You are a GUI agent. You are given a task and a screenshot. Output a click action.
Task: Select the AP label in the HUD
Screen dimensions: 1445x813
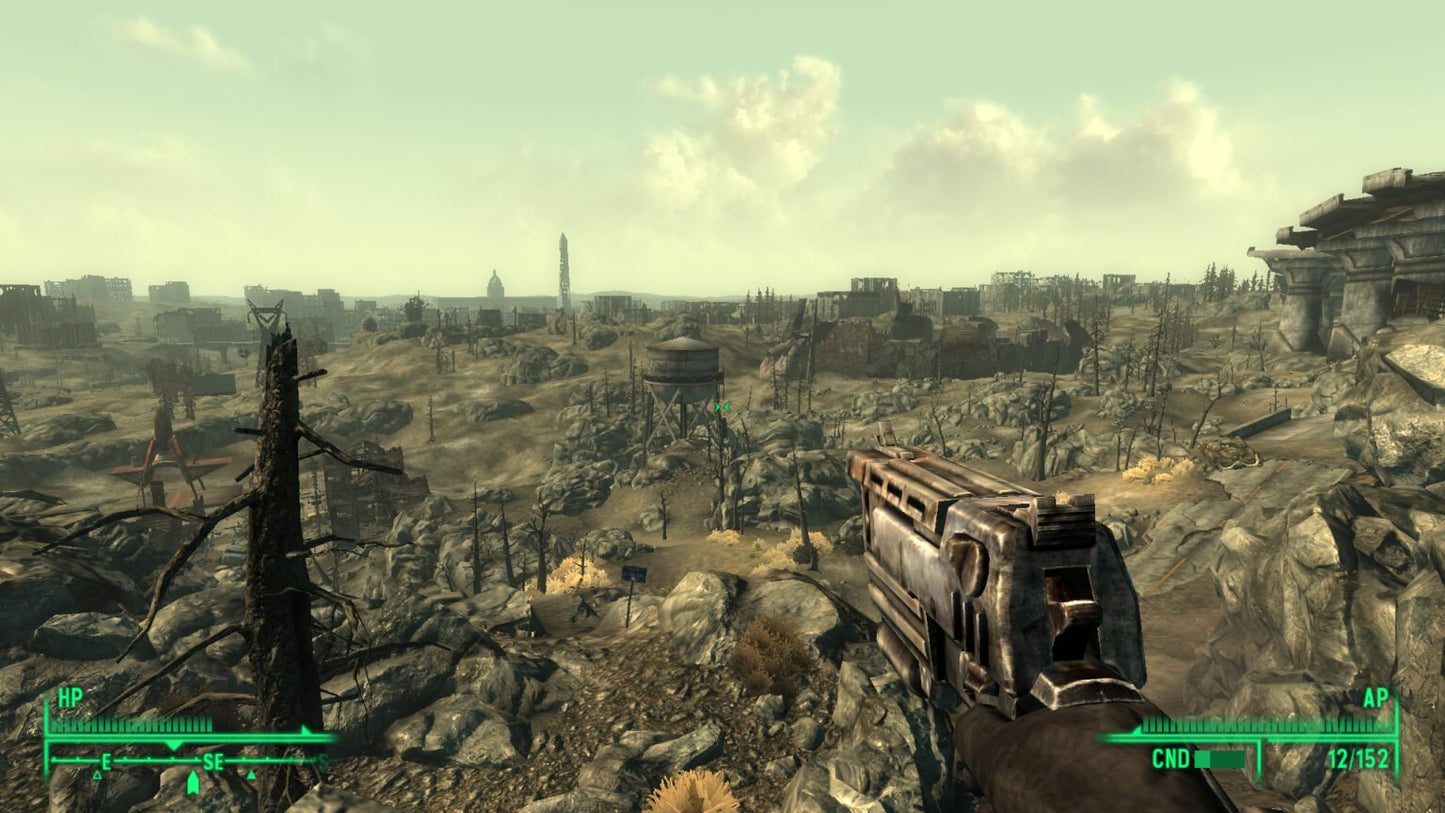1377,699
